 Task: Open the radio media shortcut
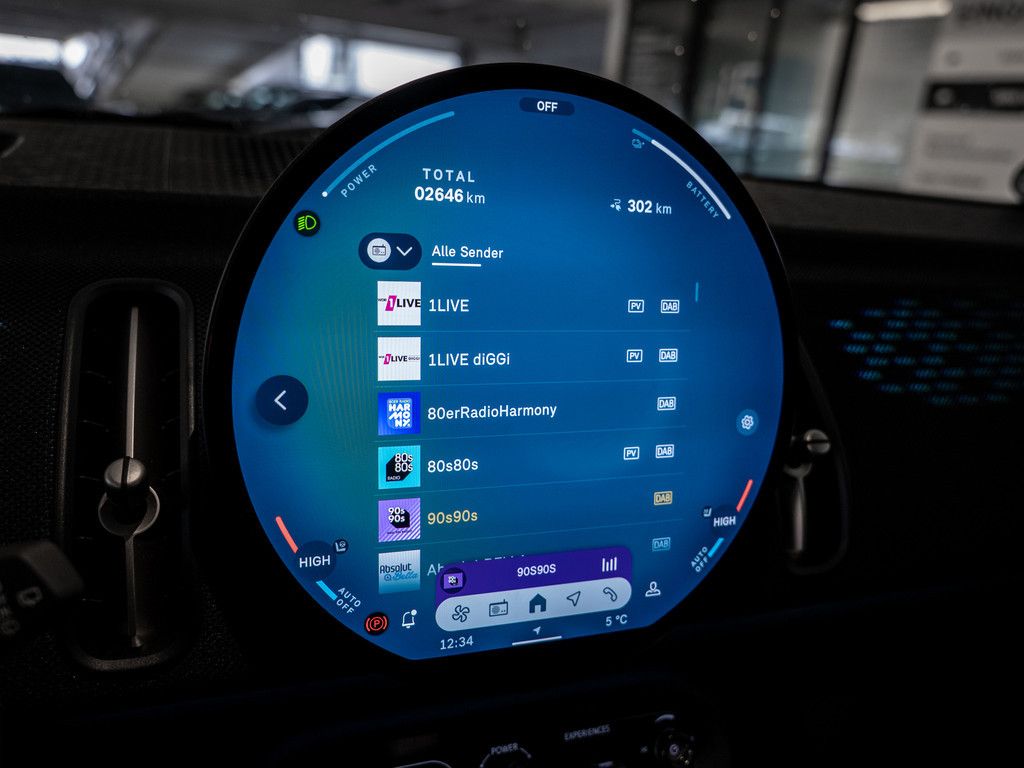(x=498, y=607)
